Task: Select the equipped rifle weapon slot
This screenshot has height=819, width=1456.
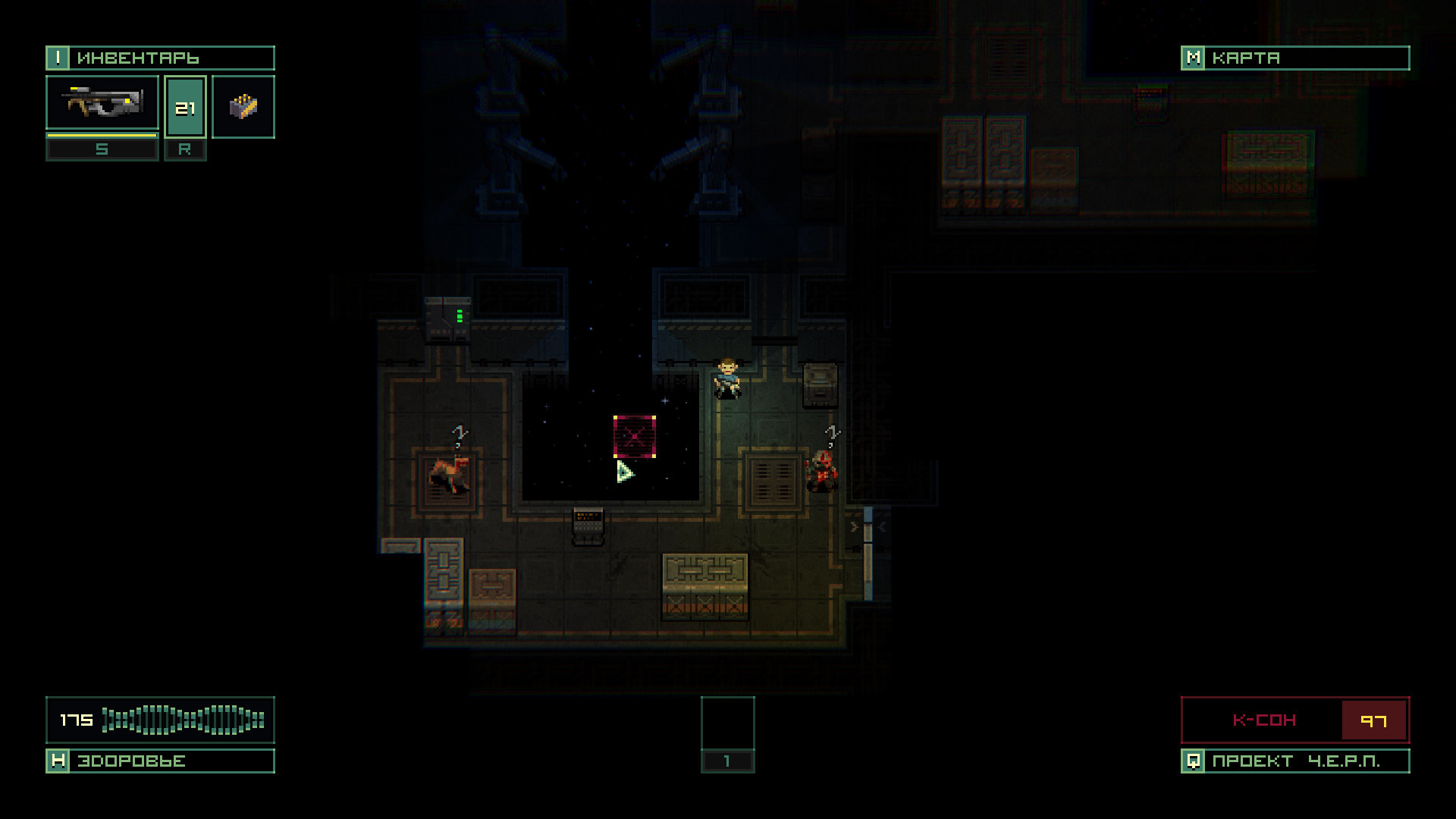Action: [102, 103]
